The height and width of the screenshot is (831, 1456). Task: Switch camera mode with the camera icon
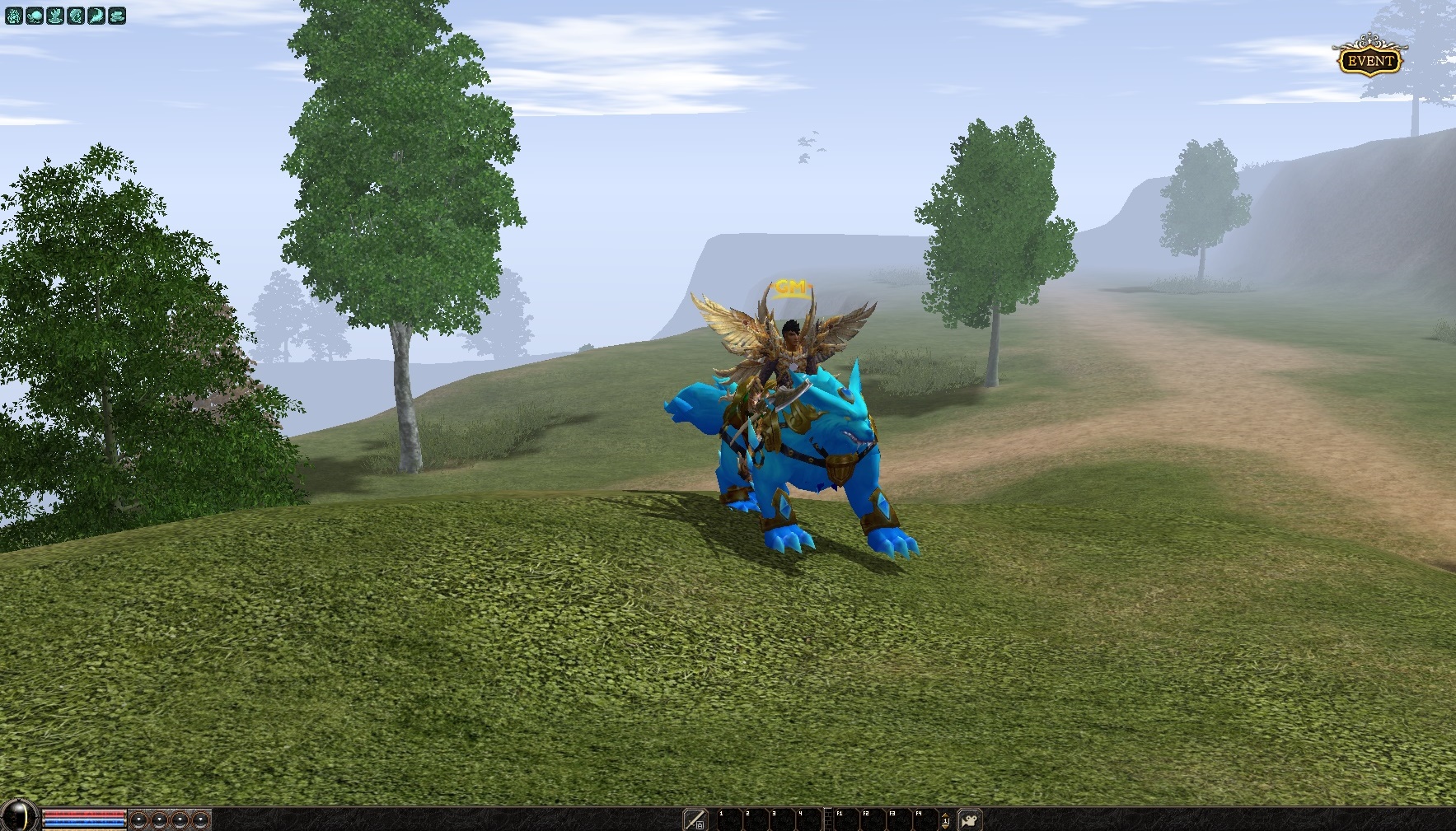pyautogui.click(x=970, y=820)
